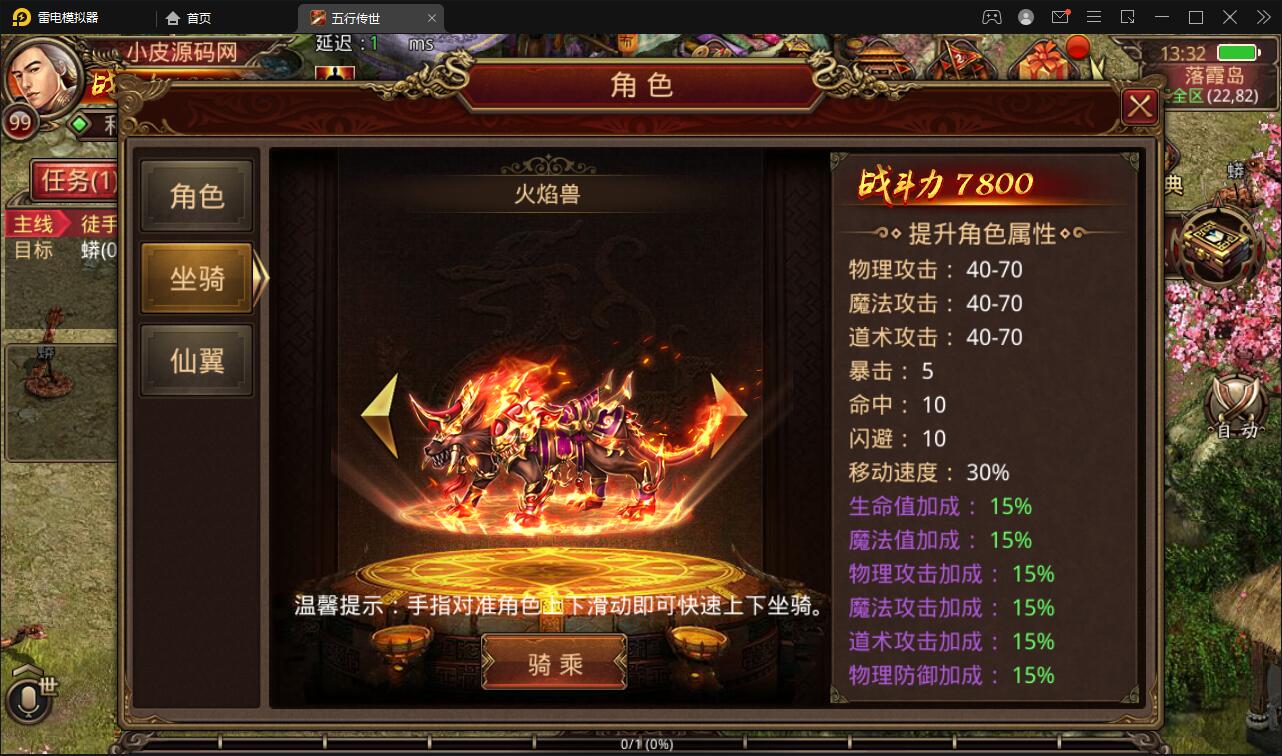Click the red dot indicator near the minimap
The width and height of the screenshot is (1282, 756).
click(x=1078, y=45)
